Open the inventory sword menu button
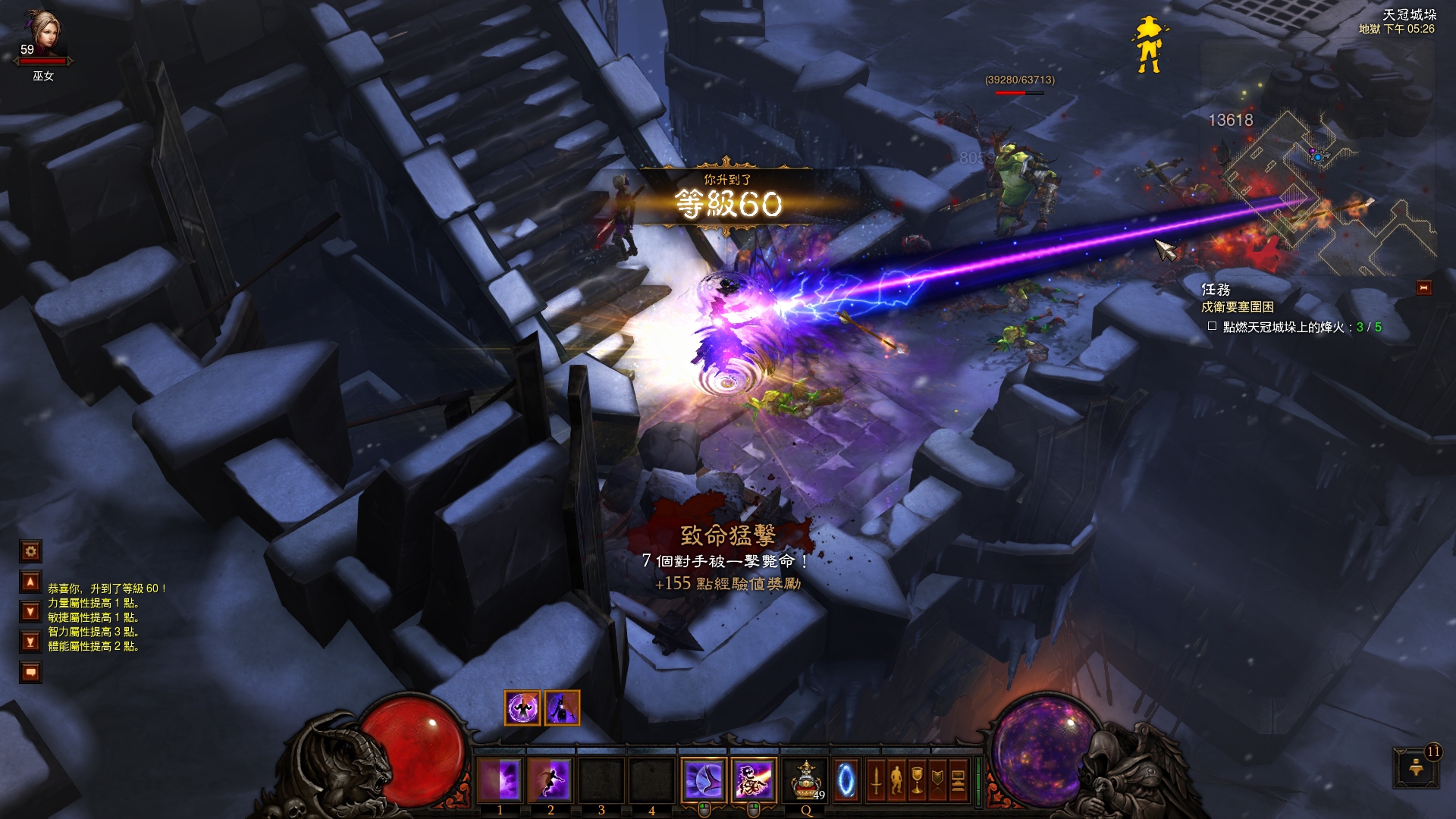The height and width of the screenshot is (819, 1456). 876,780
